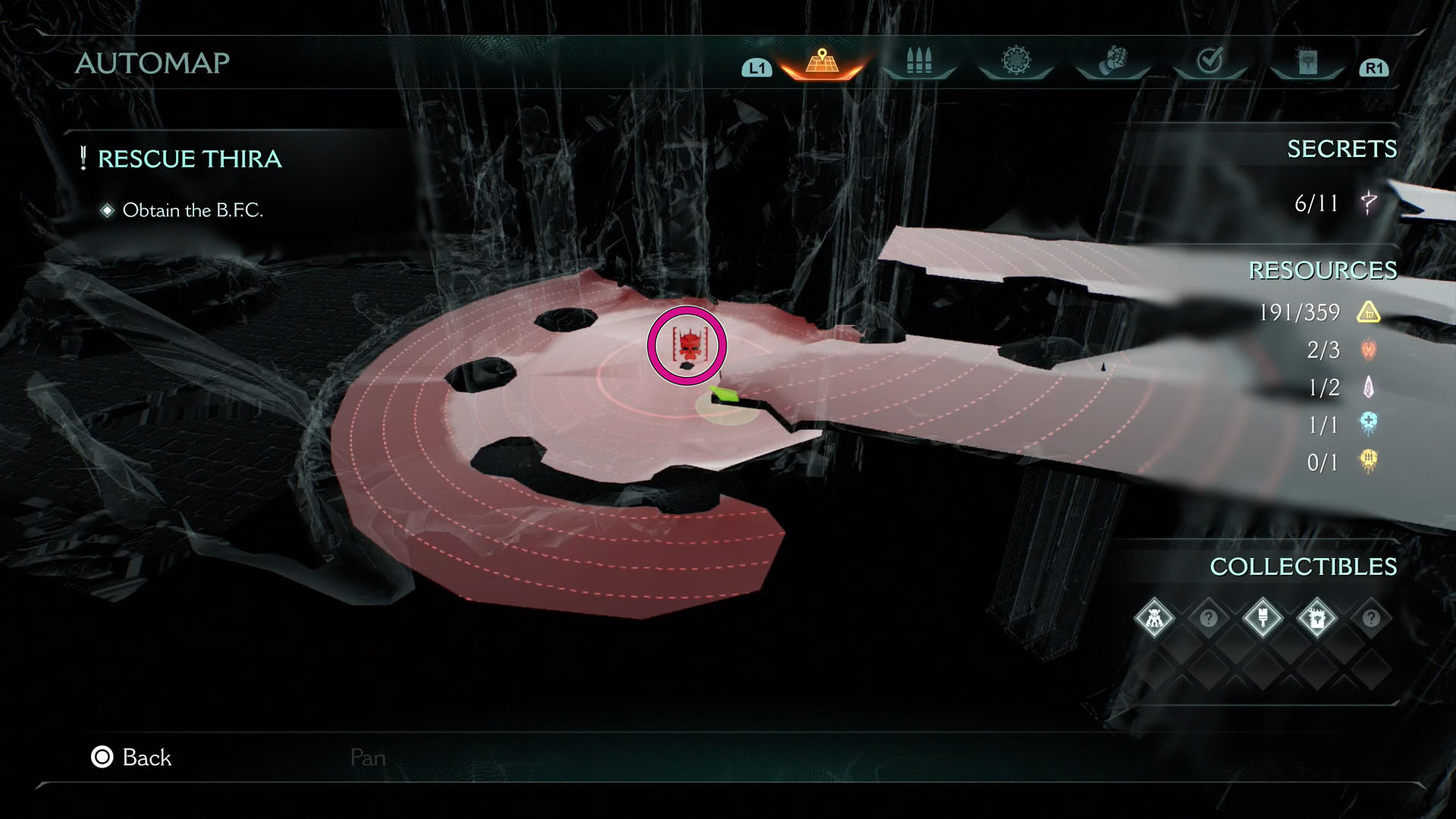The height and width of the screenshot is (819, 1456).
Task: Select the Pan control label
Action: (367, 758)
